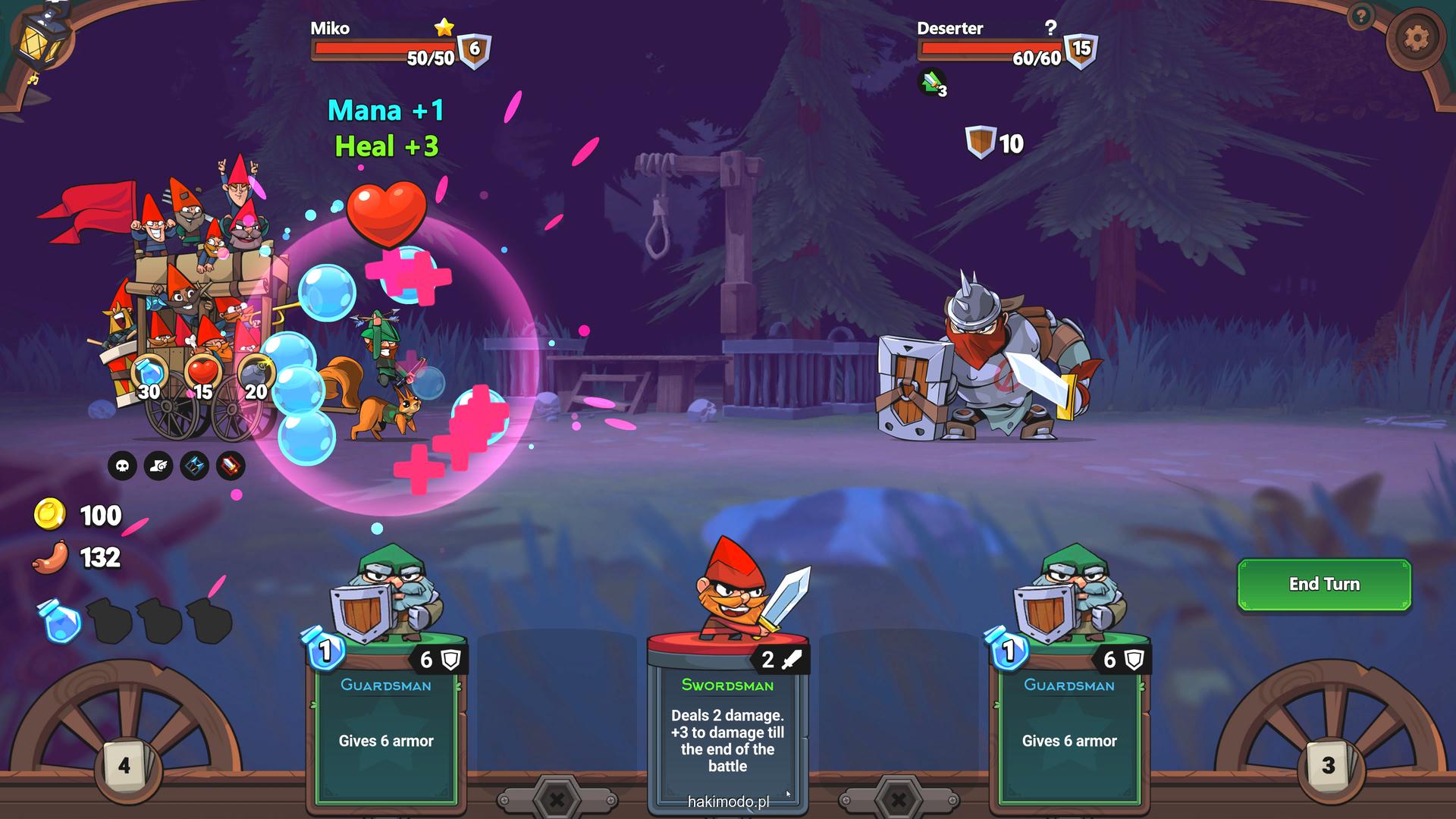Open the gear settings menu

(1416, 38)
